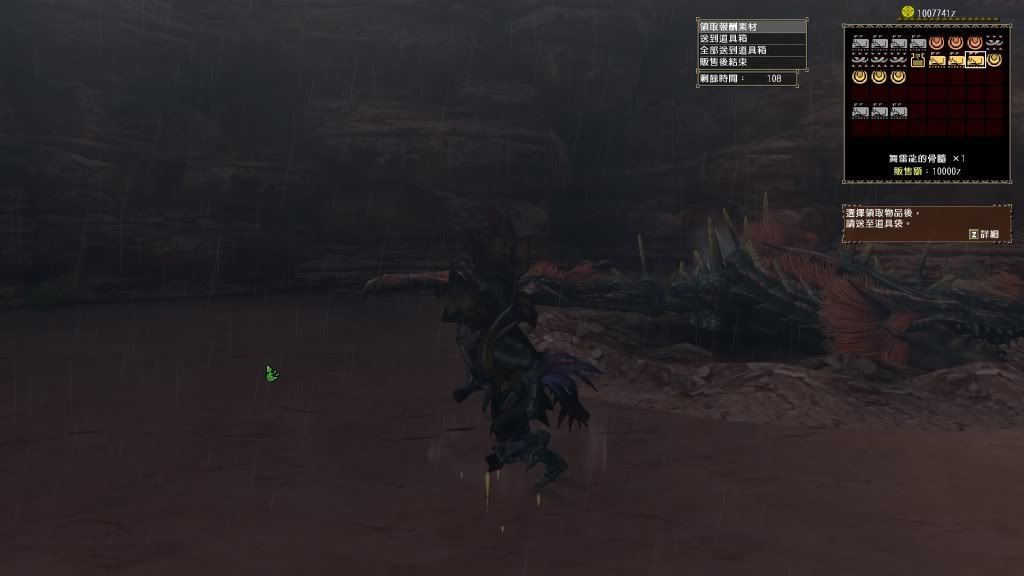Choose 全部送到道具箱 option
Screen dimensions: 1024x576
coord(751,50)
